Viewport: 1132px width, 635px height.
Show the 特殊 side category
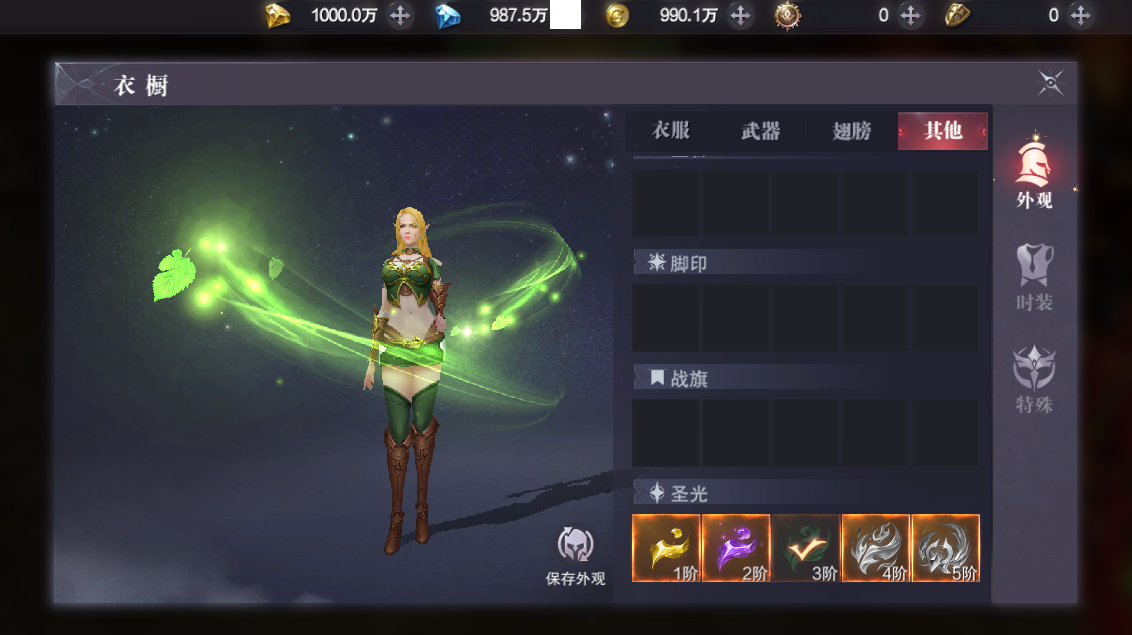click(1034, 380)
